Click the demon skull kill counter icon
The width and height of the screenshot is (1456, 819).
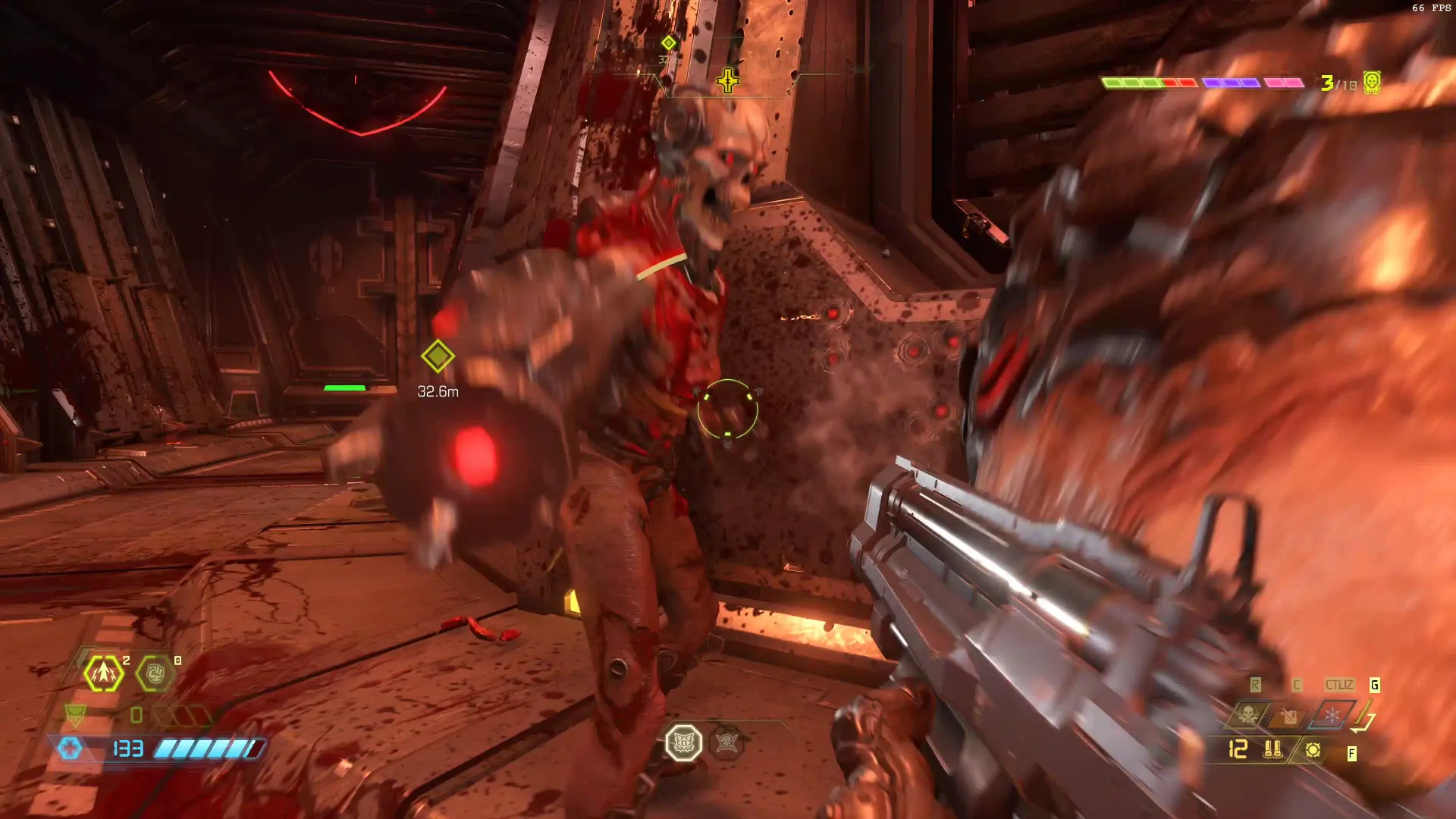coord(1372,82)
